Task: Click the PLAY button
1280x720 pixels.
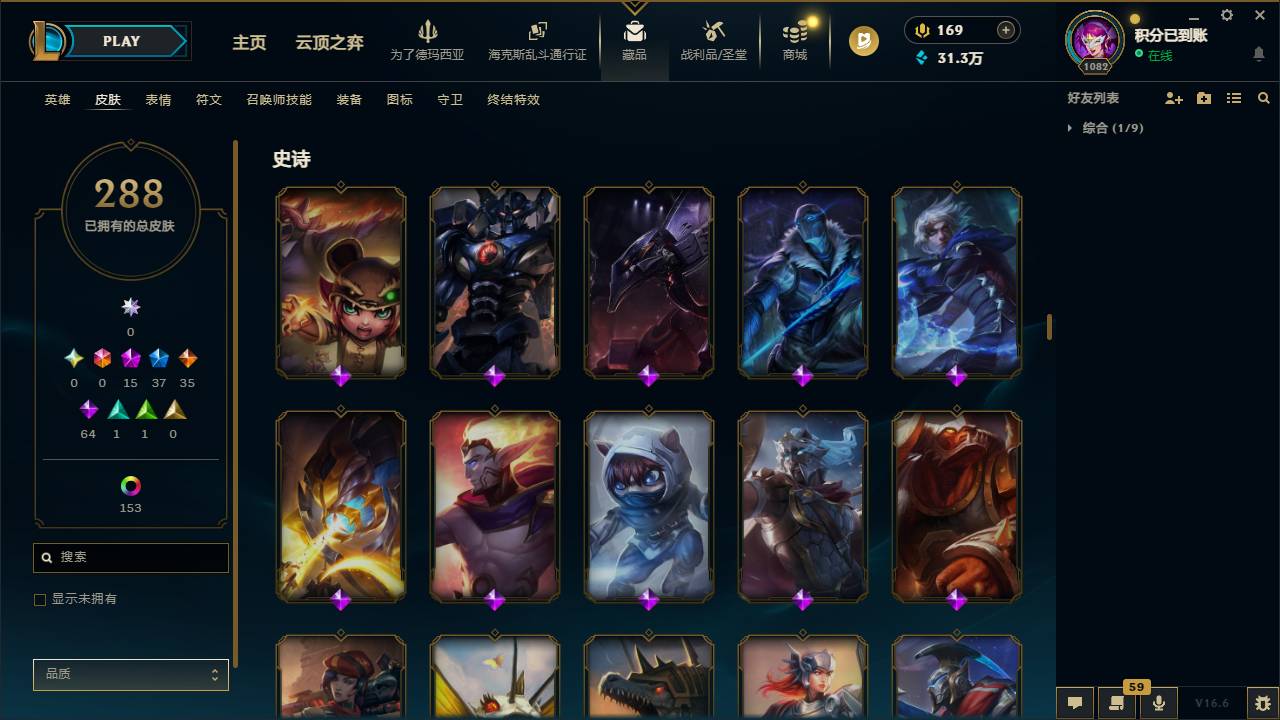Action: [120, 41]
